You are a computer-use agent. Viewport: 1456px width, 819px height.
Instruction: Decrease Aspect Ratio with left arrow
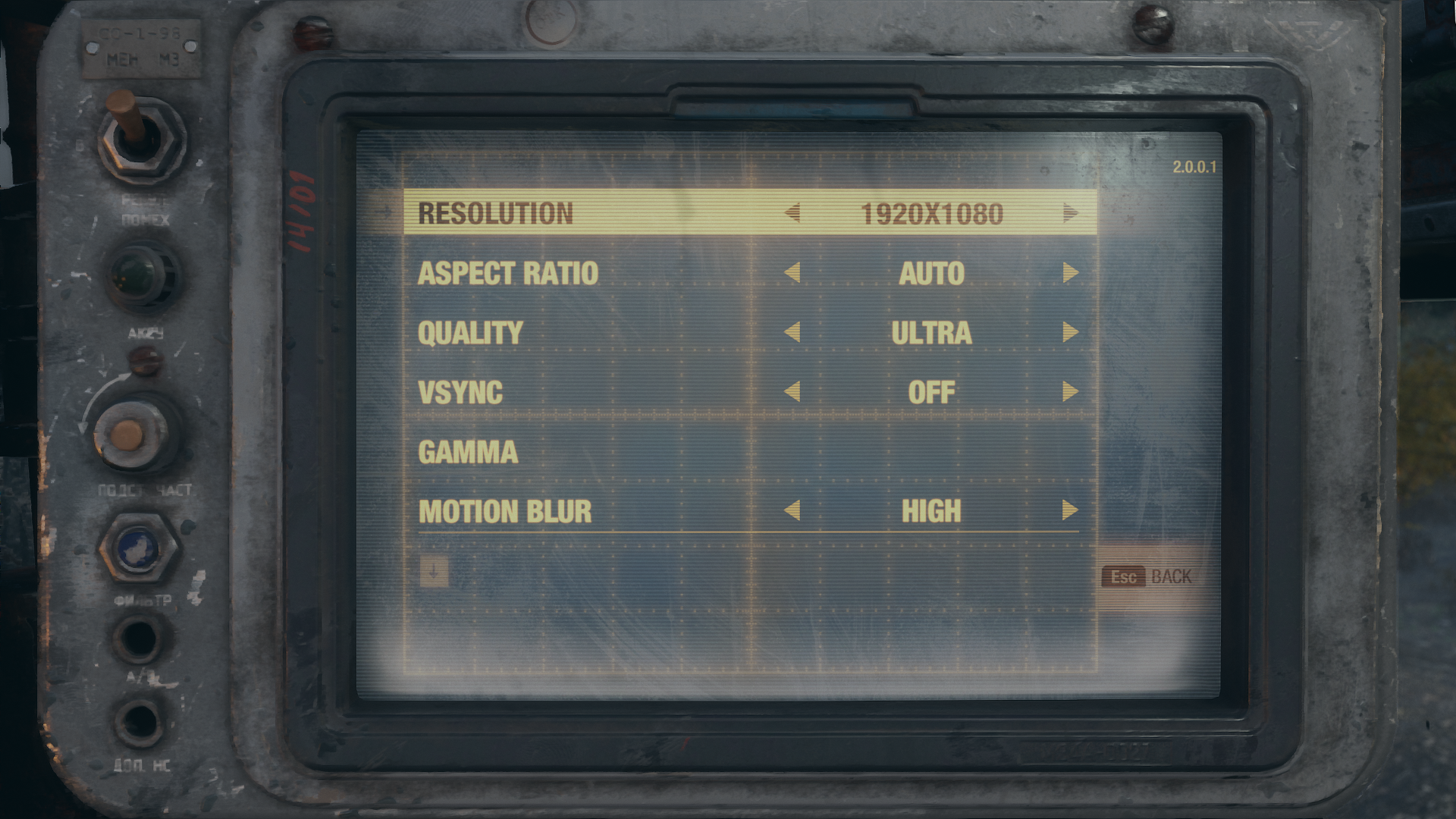coord(792,272)
